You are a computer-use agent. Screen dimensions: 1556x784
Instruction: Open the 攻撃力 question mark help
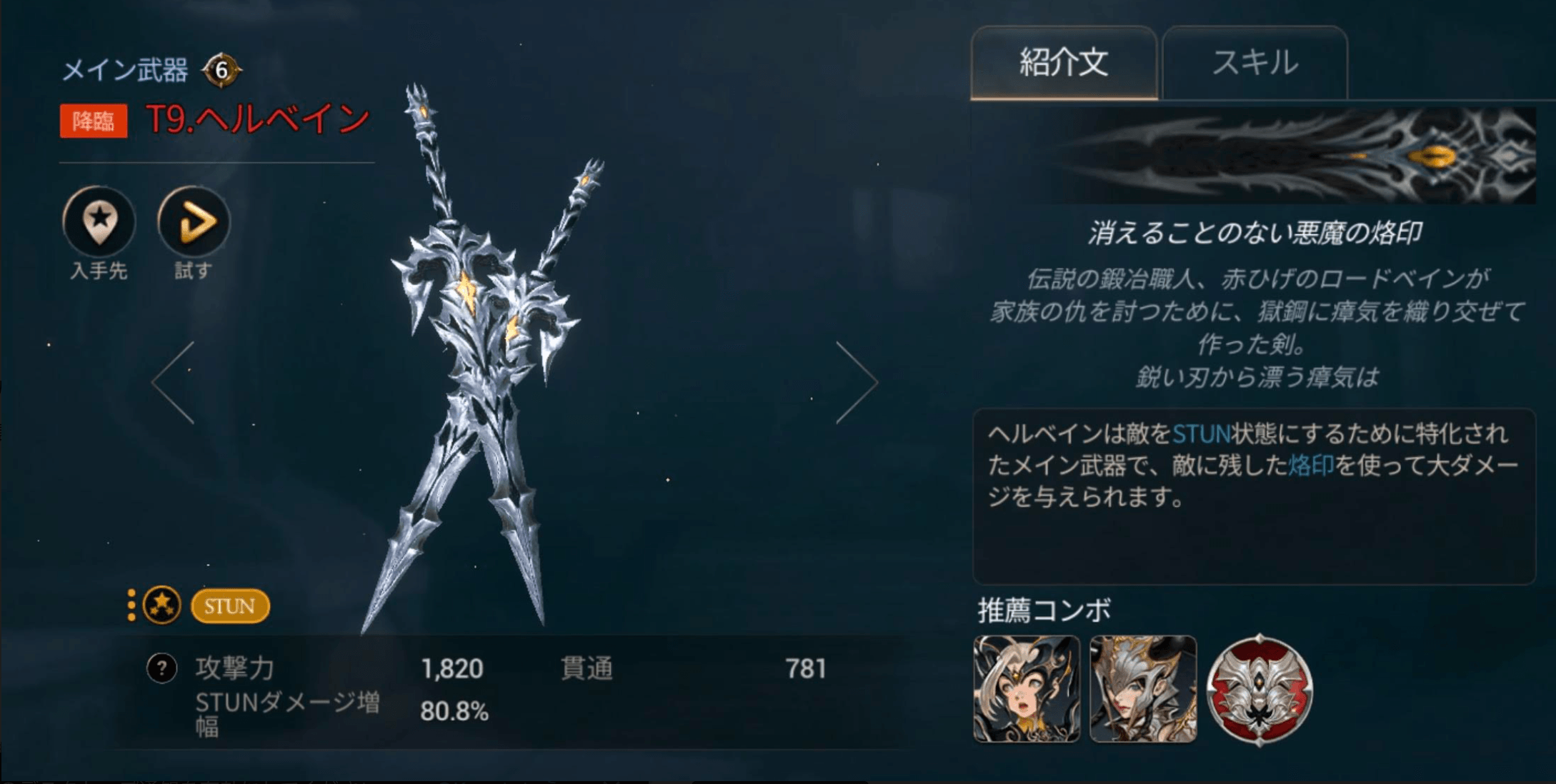click(x=161, y=668)
